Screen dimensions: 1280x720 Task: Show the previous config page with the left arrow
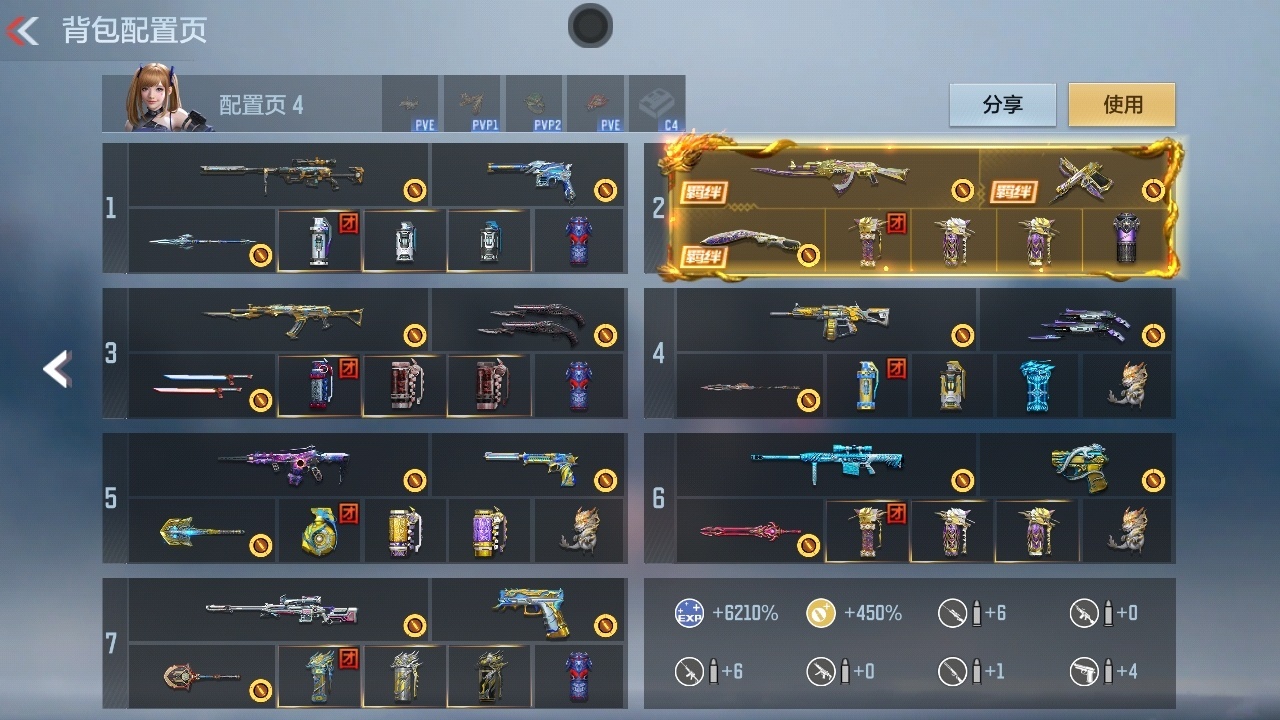57,369
